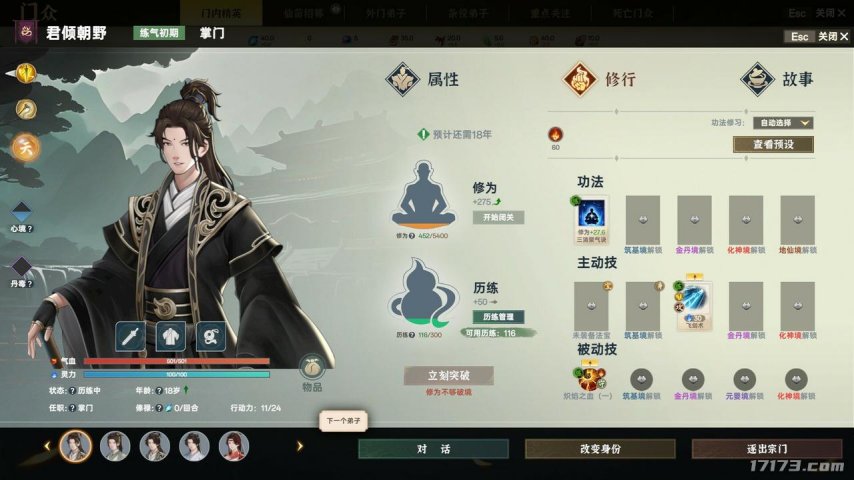Open the 自动选择 dropdown

(783, 123)
